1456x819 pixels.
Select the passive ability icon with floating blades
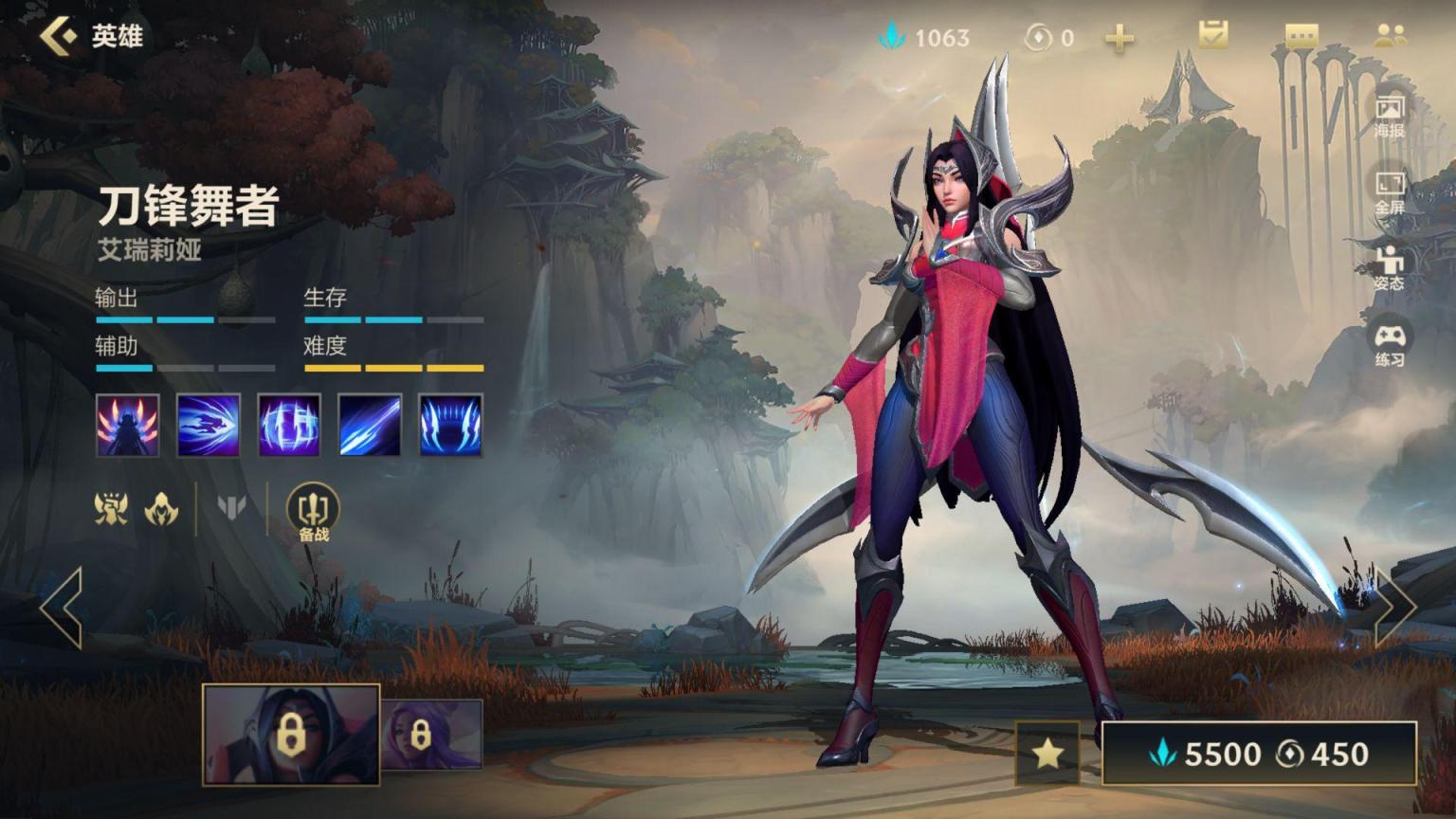pos(128,426)
